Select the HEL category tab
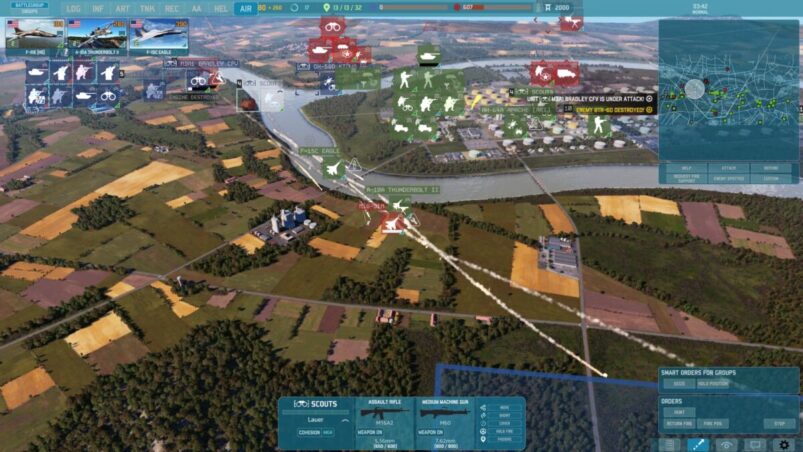Viewport: 803px width, 452px height. pos(221,8)
